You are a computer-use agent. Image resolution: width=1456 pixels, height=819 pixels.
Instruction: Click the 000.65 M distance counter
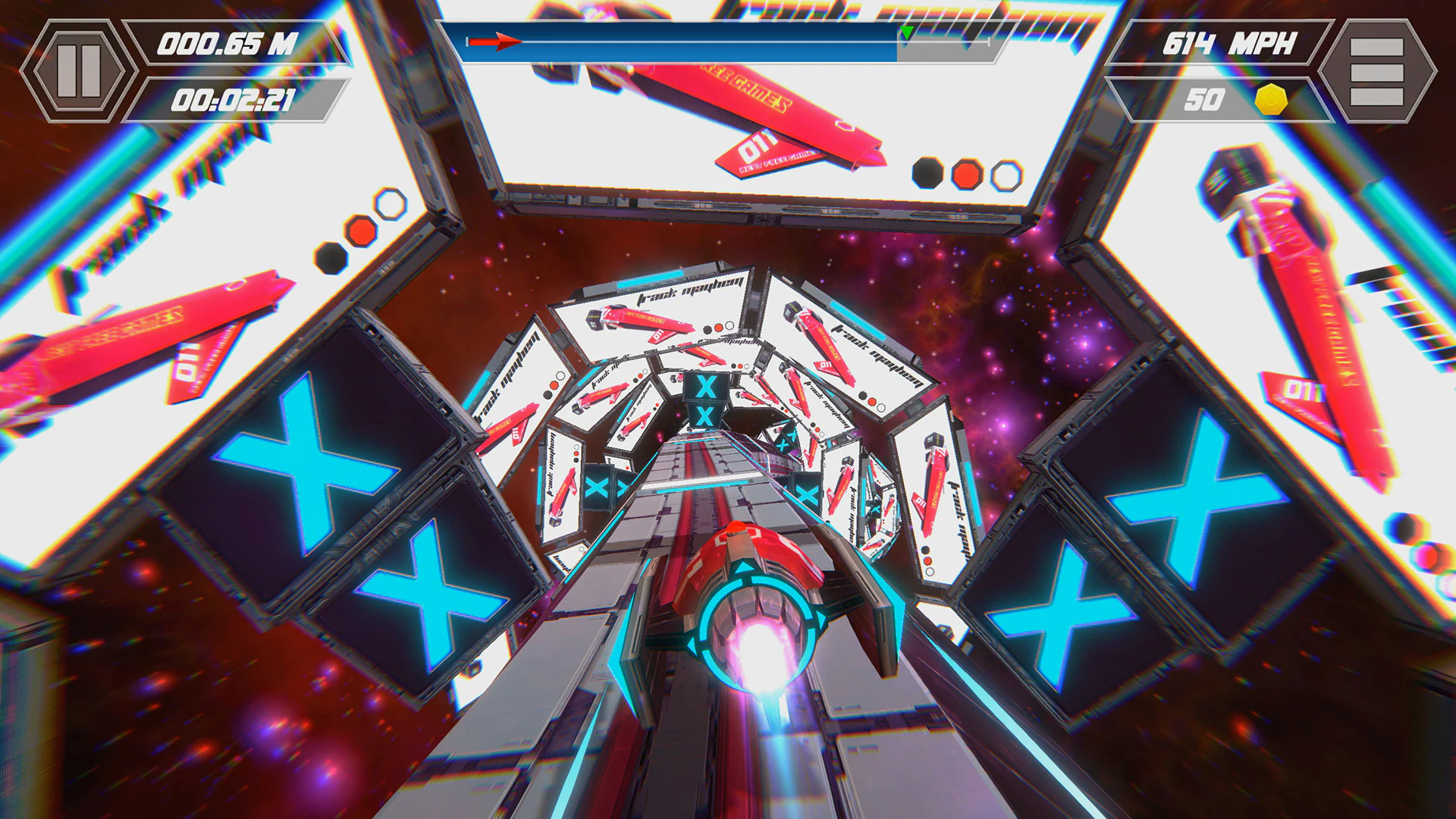point(227,43)
